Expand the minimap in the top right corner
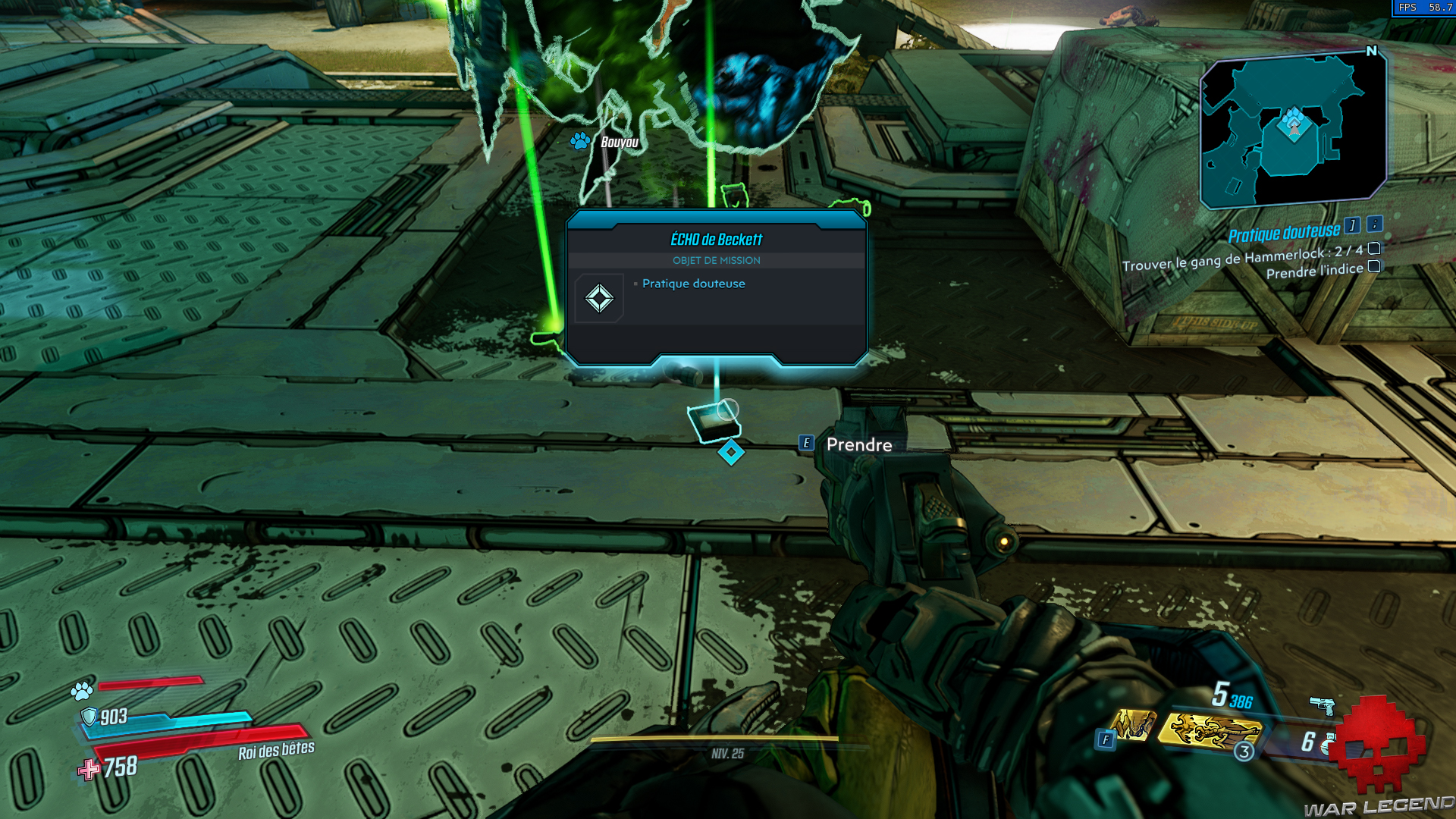Screen dimensions: 1456x819 pyautogui.click(x=1292, y=127)
